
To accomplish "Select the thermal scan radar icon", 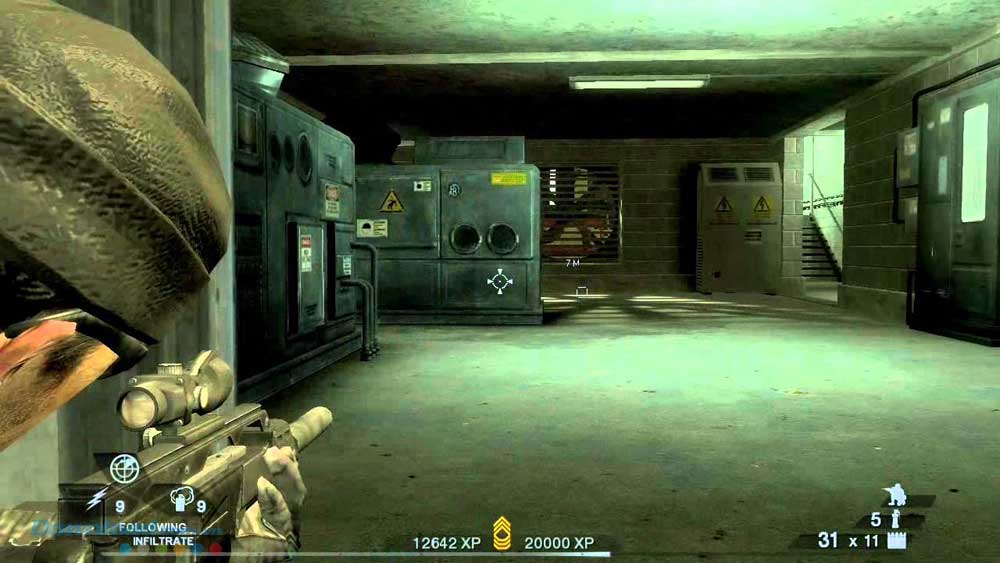I will 124,468.
